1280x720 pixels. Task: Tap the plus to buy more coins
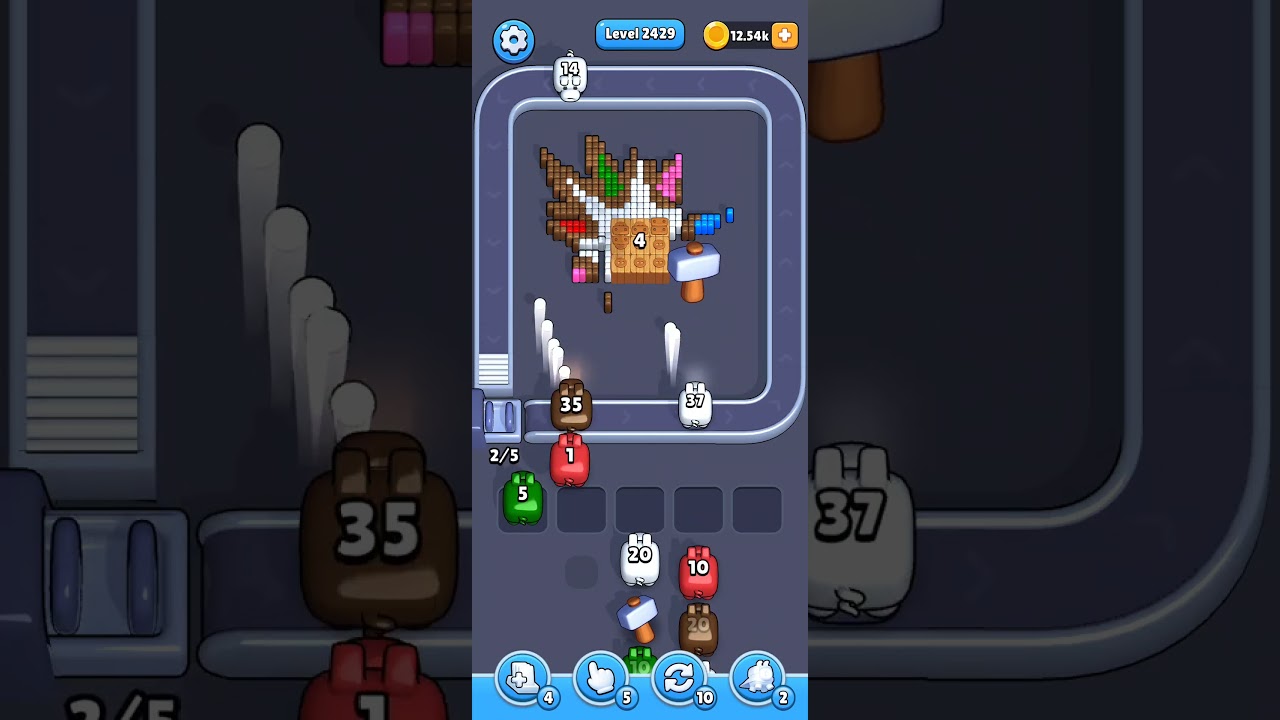pyautogui.click(x=783, y=35)
